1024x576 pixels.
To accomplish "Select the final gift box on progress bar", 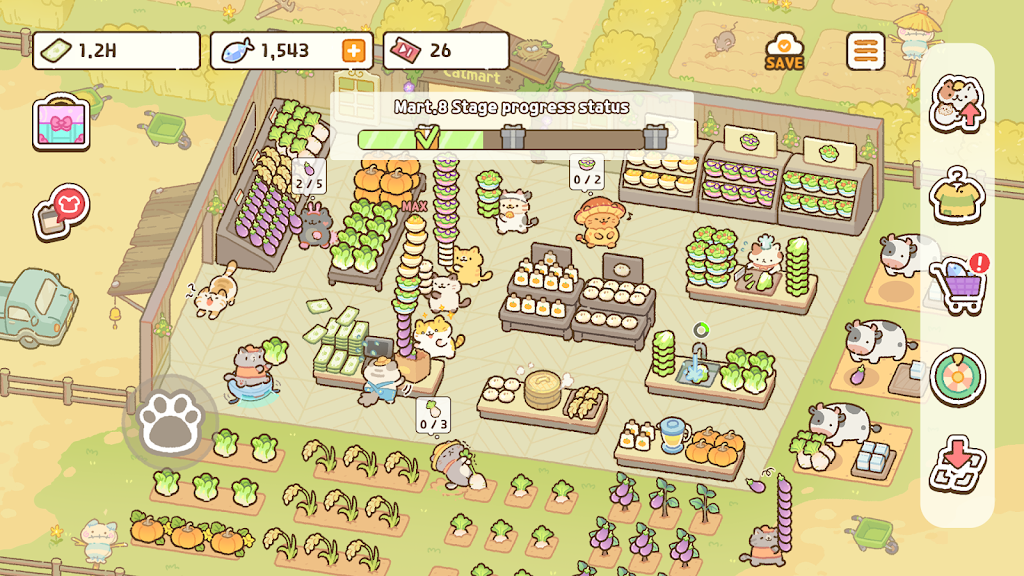I will point(655,137).
